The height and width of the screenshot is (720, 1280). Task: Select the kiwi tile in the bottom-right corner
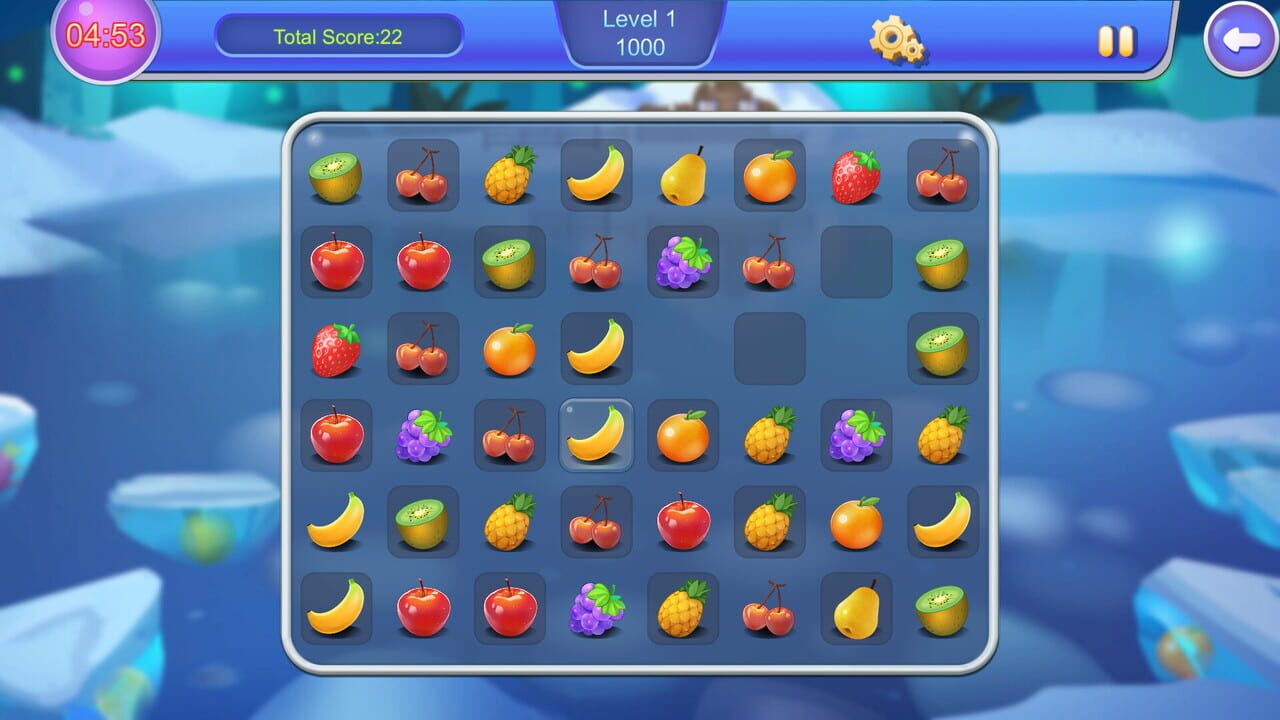[x=943, y=608]
